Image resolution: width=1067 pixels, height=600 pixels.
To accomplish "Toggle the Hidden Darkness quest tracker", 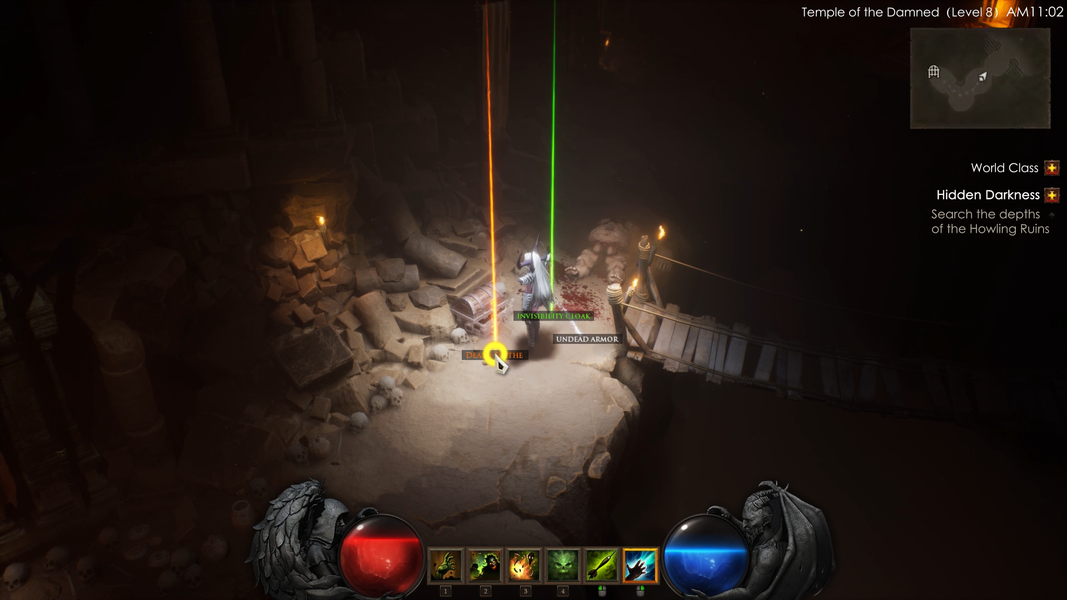I will 1052,195.
